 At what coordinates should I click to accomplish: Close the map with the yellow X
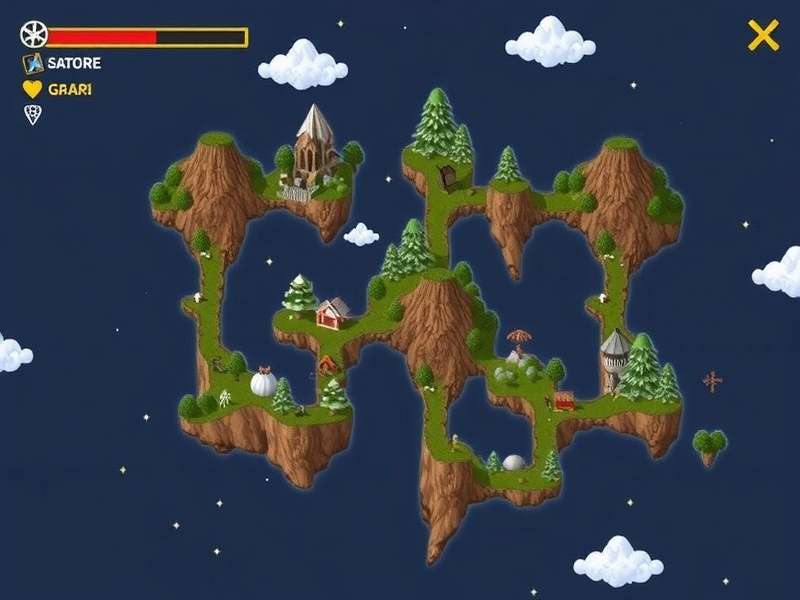coord(763,36)
